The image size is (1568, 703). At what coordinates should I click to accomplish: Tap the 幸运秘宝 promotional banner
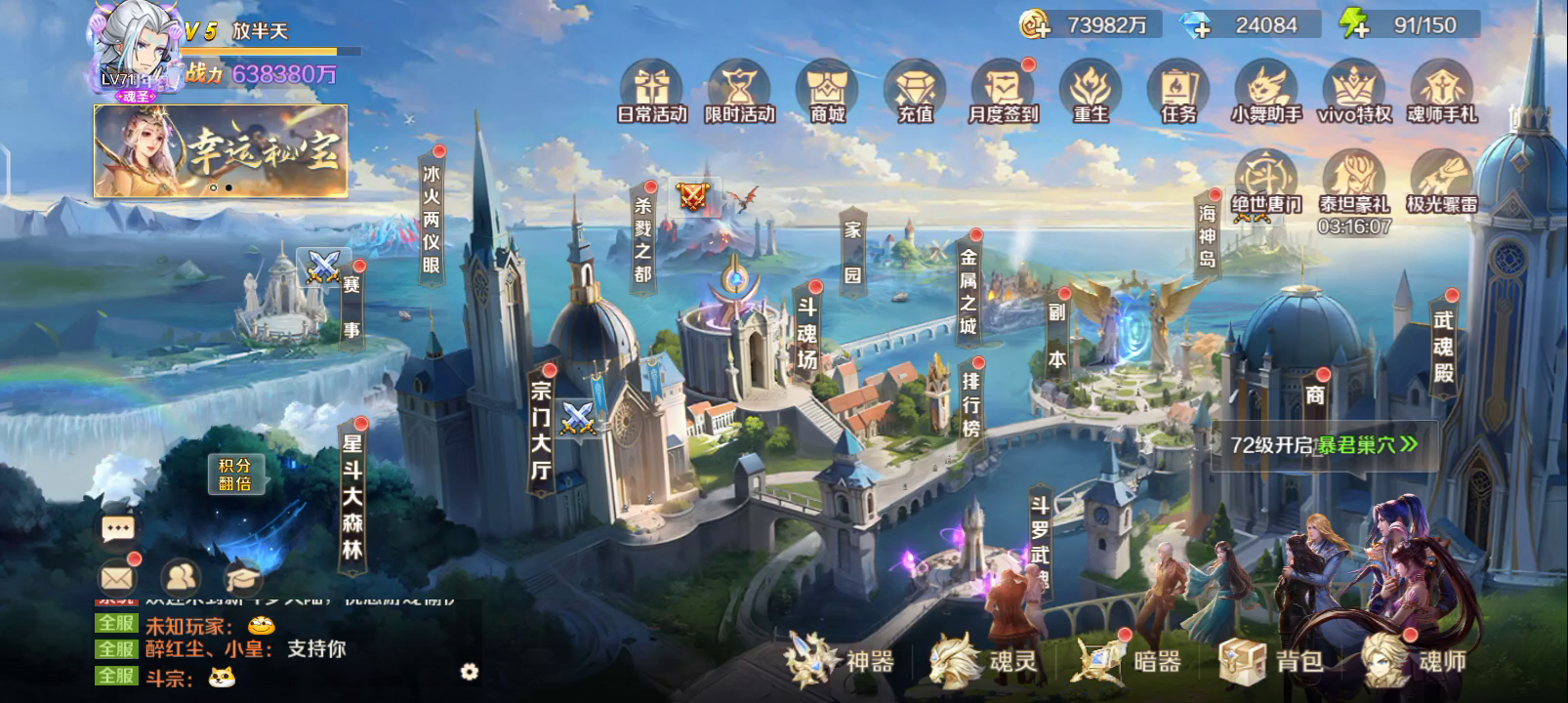[221, 150]
